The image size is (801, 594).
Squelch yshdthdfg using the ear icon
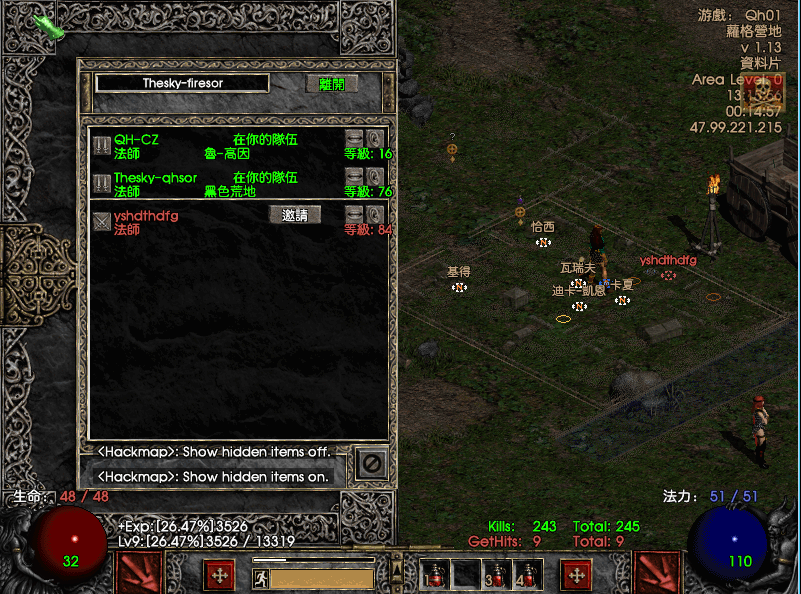coord(375,214)
